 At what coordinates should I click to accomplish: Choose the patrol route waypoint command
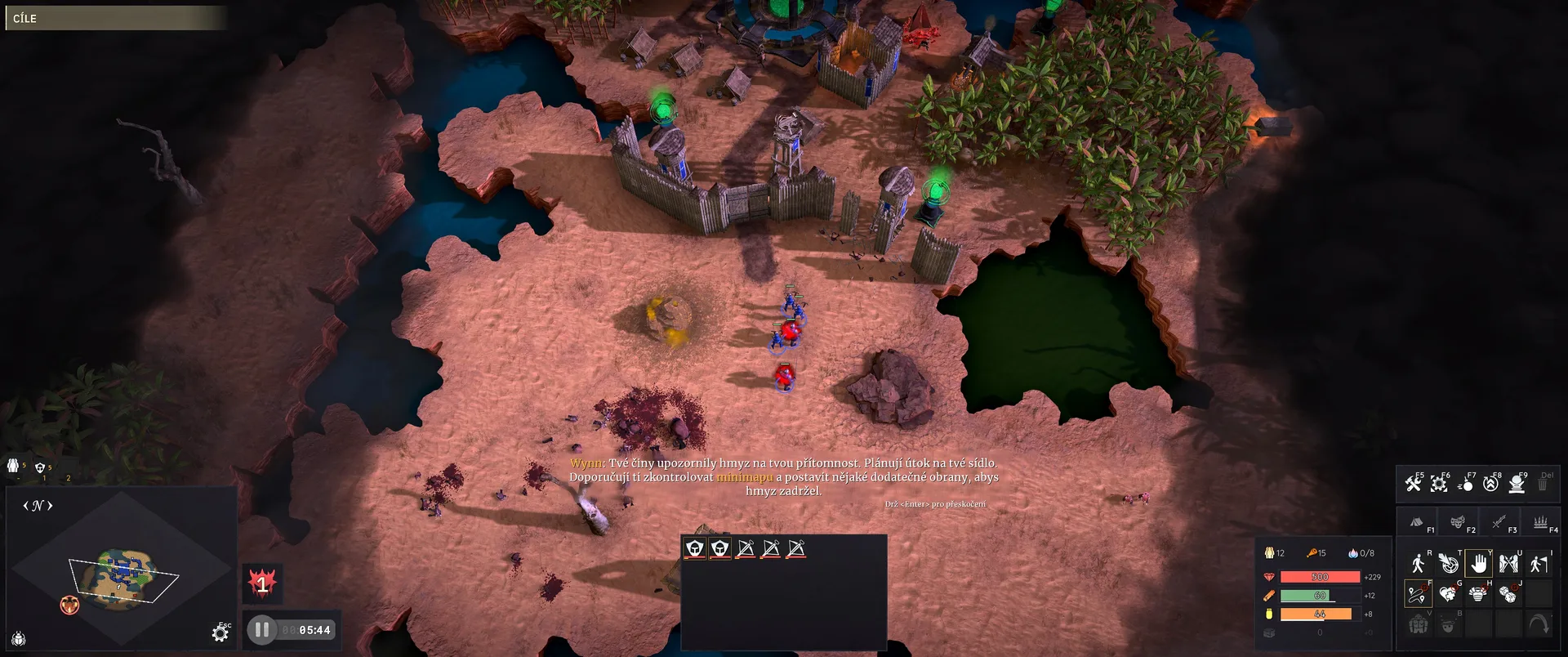click(x=1418, y=594)
